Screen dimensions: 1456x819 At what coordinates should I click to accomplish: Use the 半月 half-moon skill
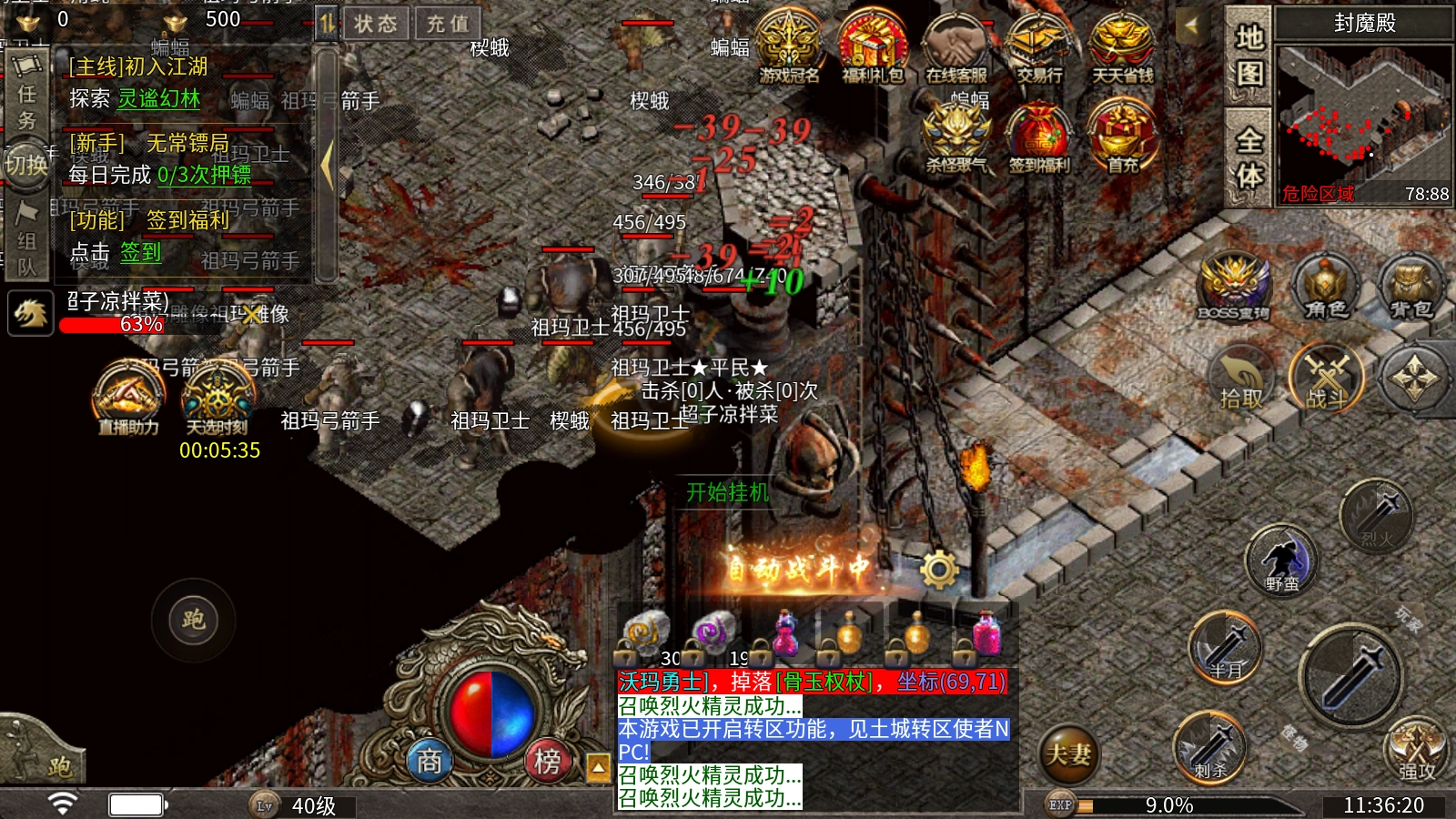[1226, 647]
